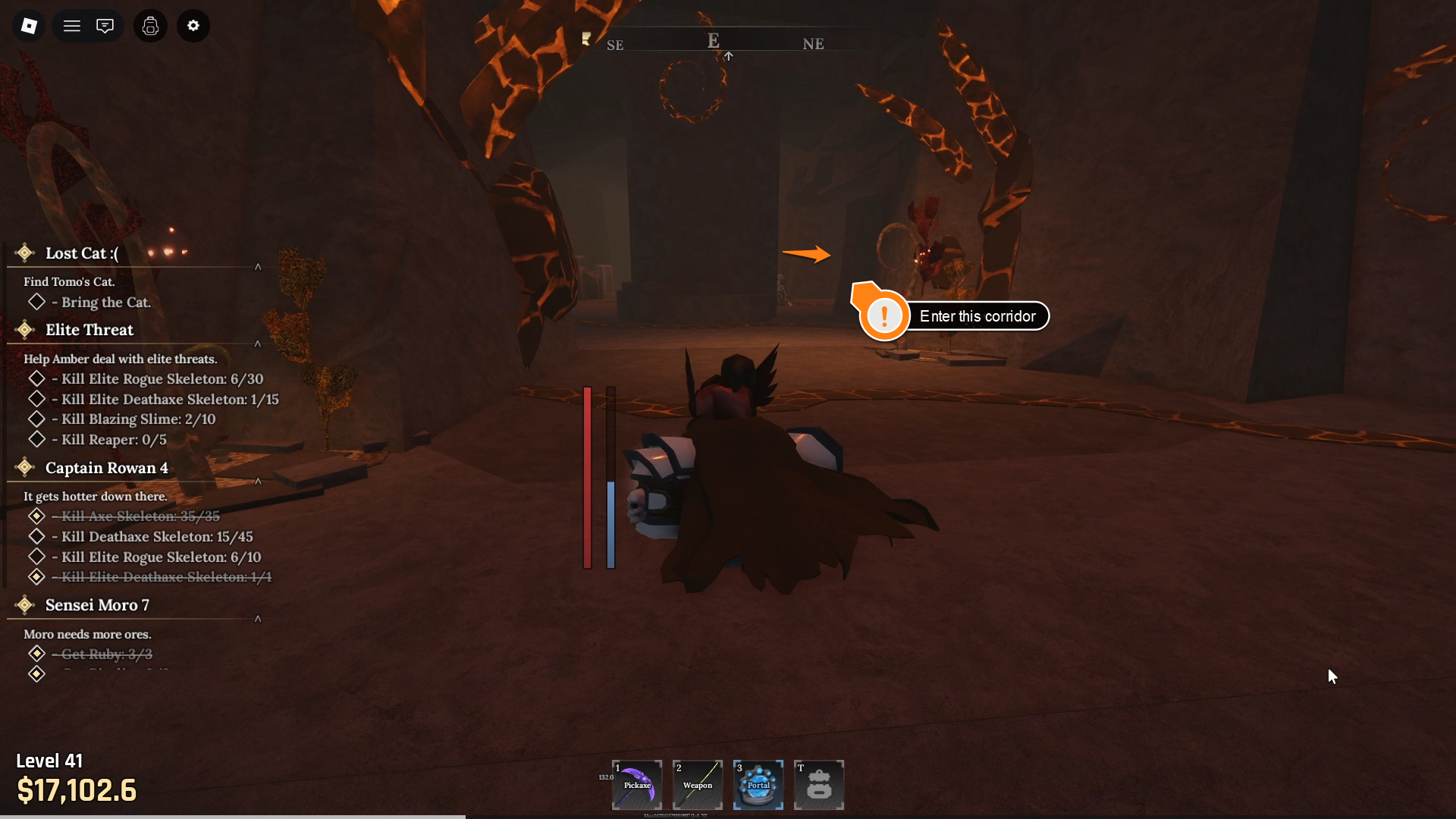1456x819 pixels.
Task: Collapse the Lost Cat quest
Action: point(258,267)
